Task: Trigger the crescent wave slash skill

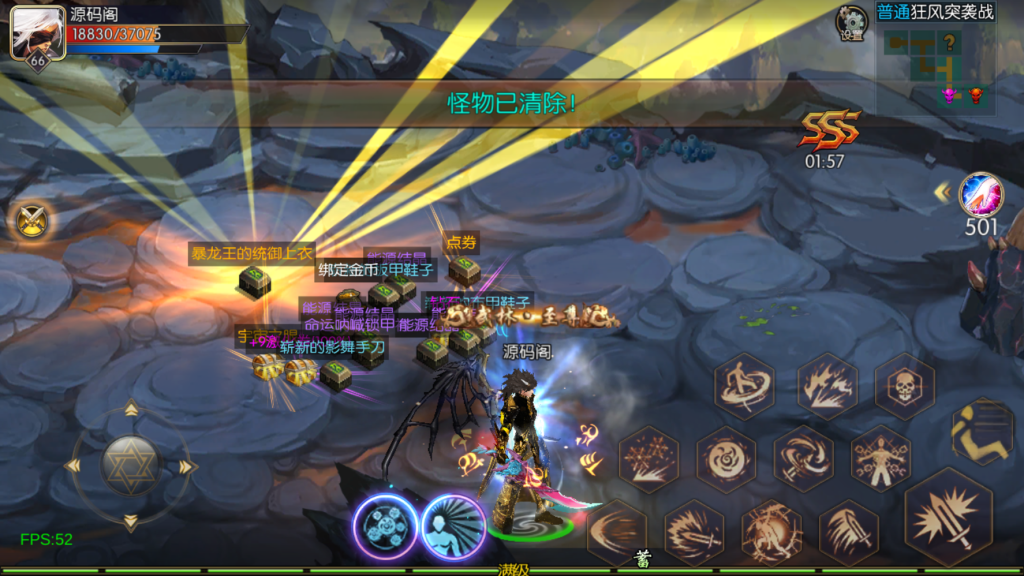Action: pos(616,530)
